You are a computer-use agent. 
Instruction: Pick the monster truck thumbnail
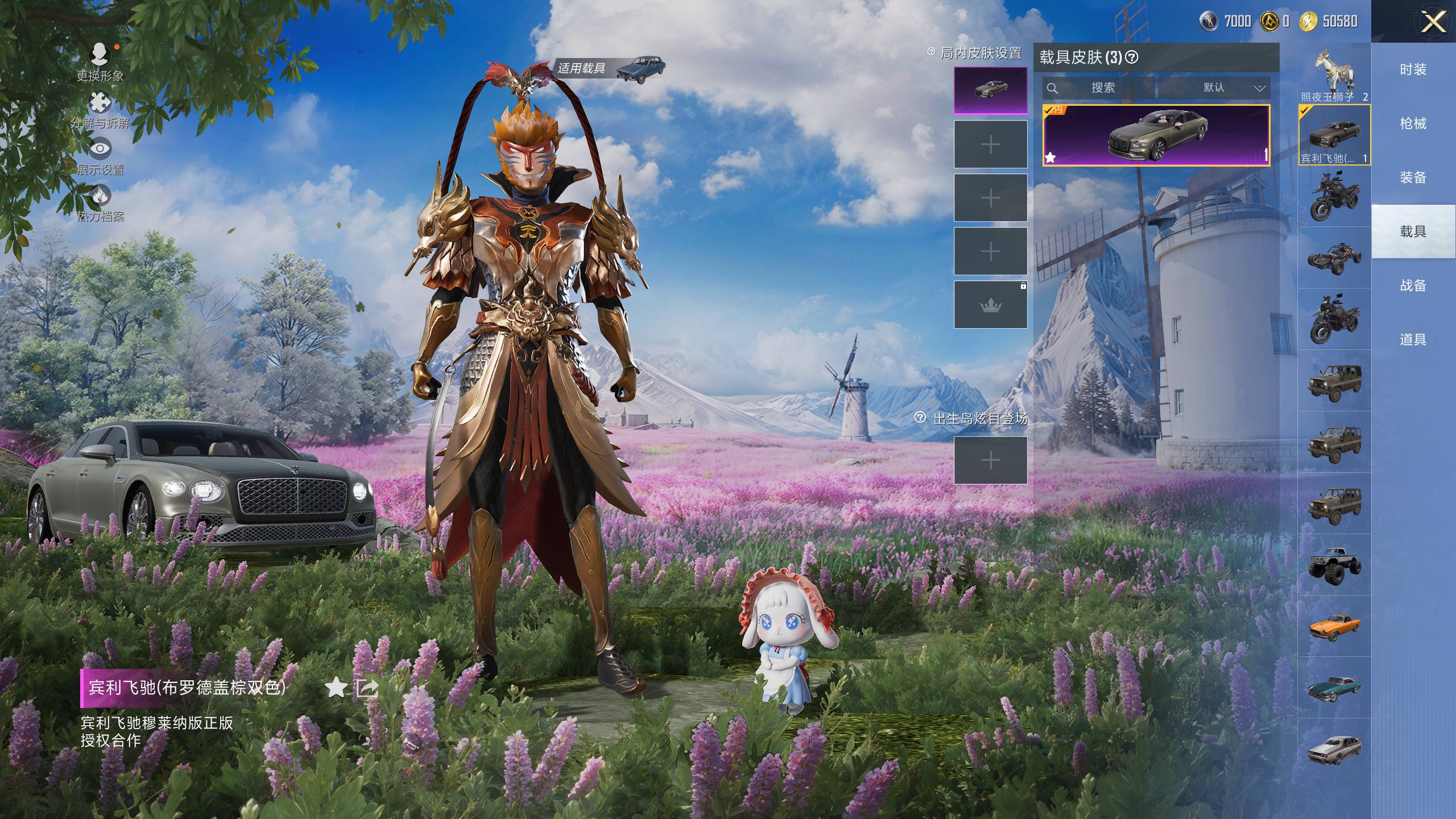coord(1334,564)
